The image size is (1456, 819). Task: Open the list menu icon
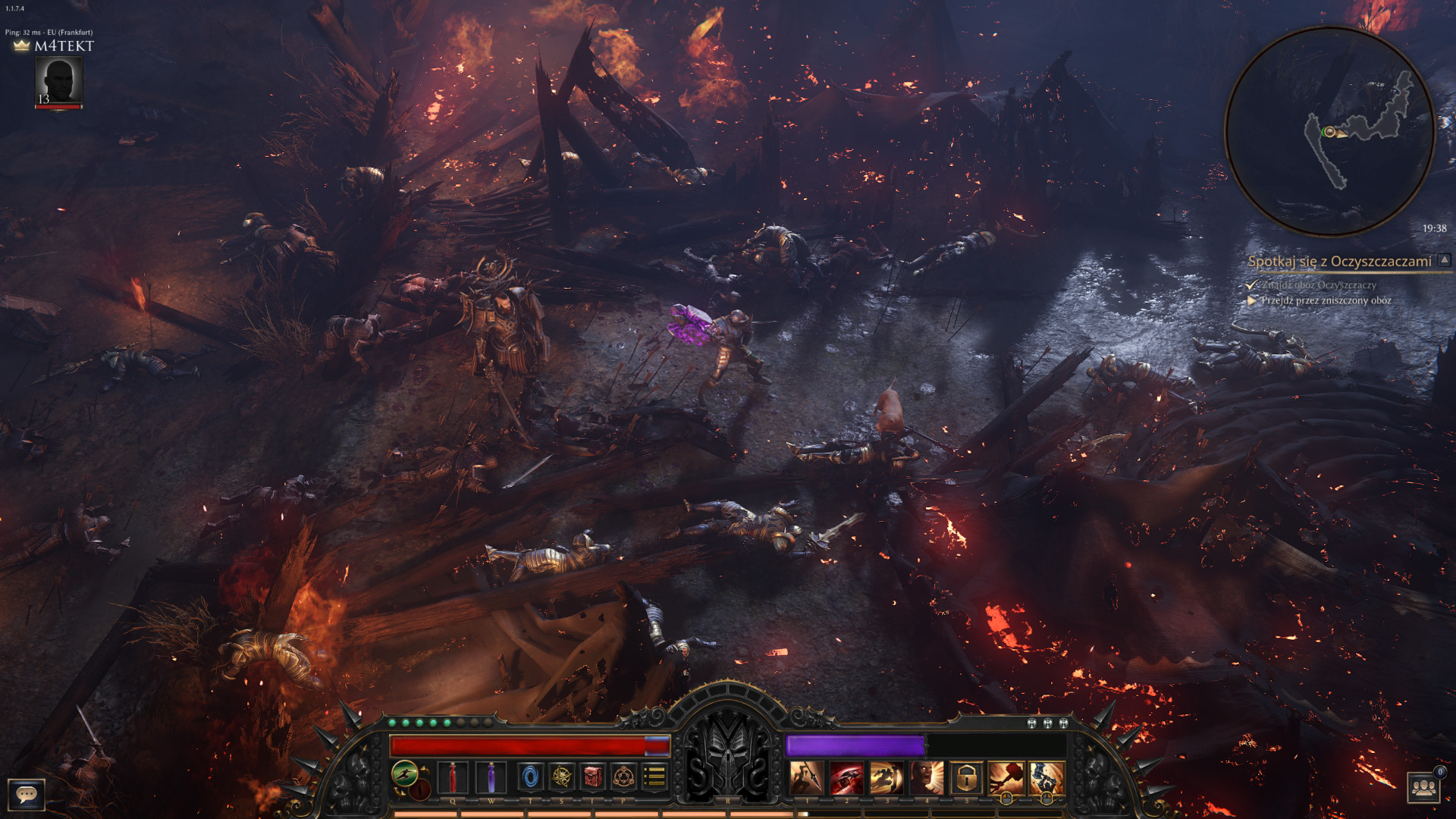coord(654,777)
